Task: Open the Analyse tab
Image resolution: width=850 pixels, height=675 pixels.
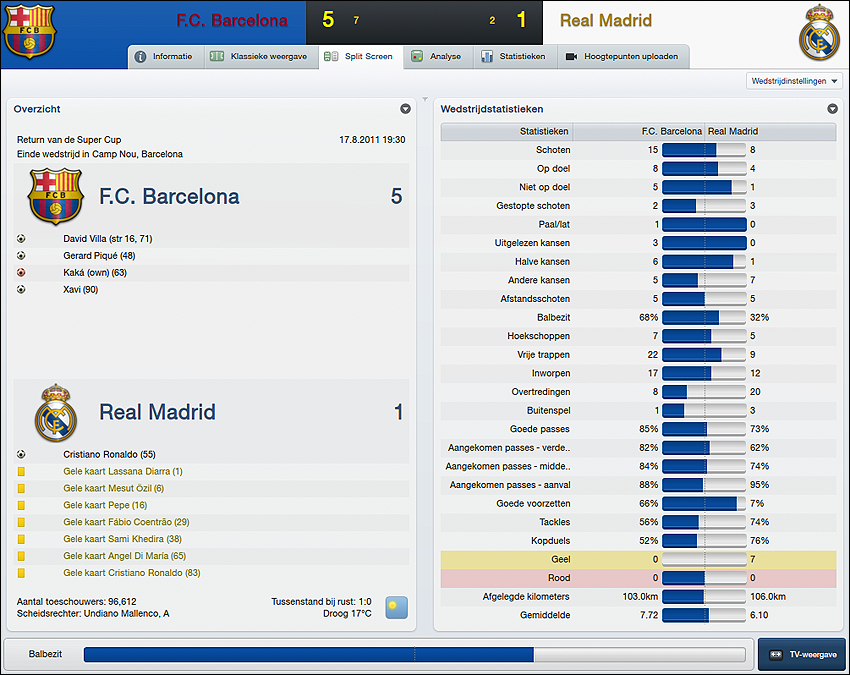Action: [x=437, y=57]
